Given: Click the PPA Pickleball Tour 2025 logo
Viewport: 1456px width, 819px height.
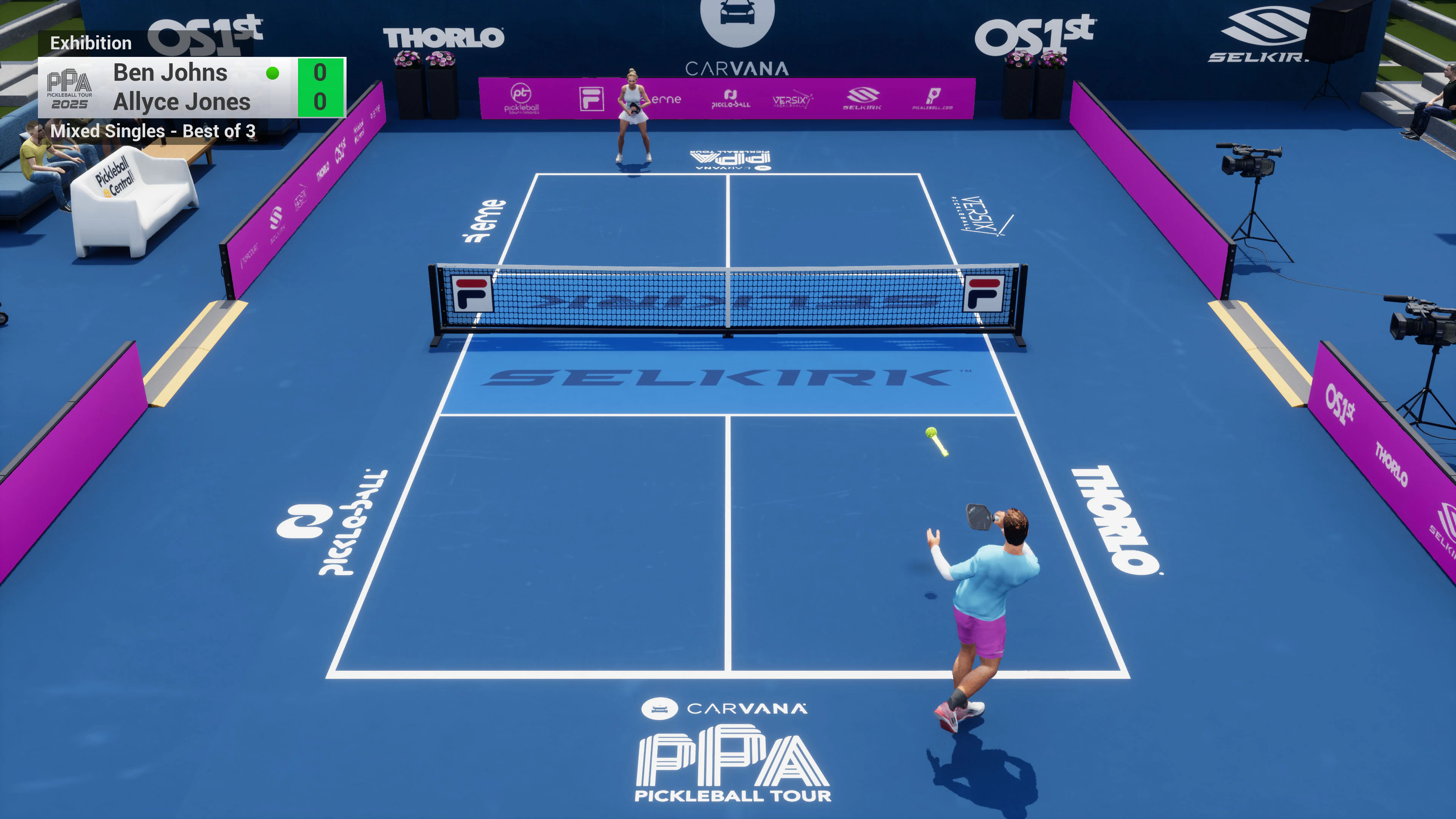Looking at the screenshot, I should click(70, 89).
